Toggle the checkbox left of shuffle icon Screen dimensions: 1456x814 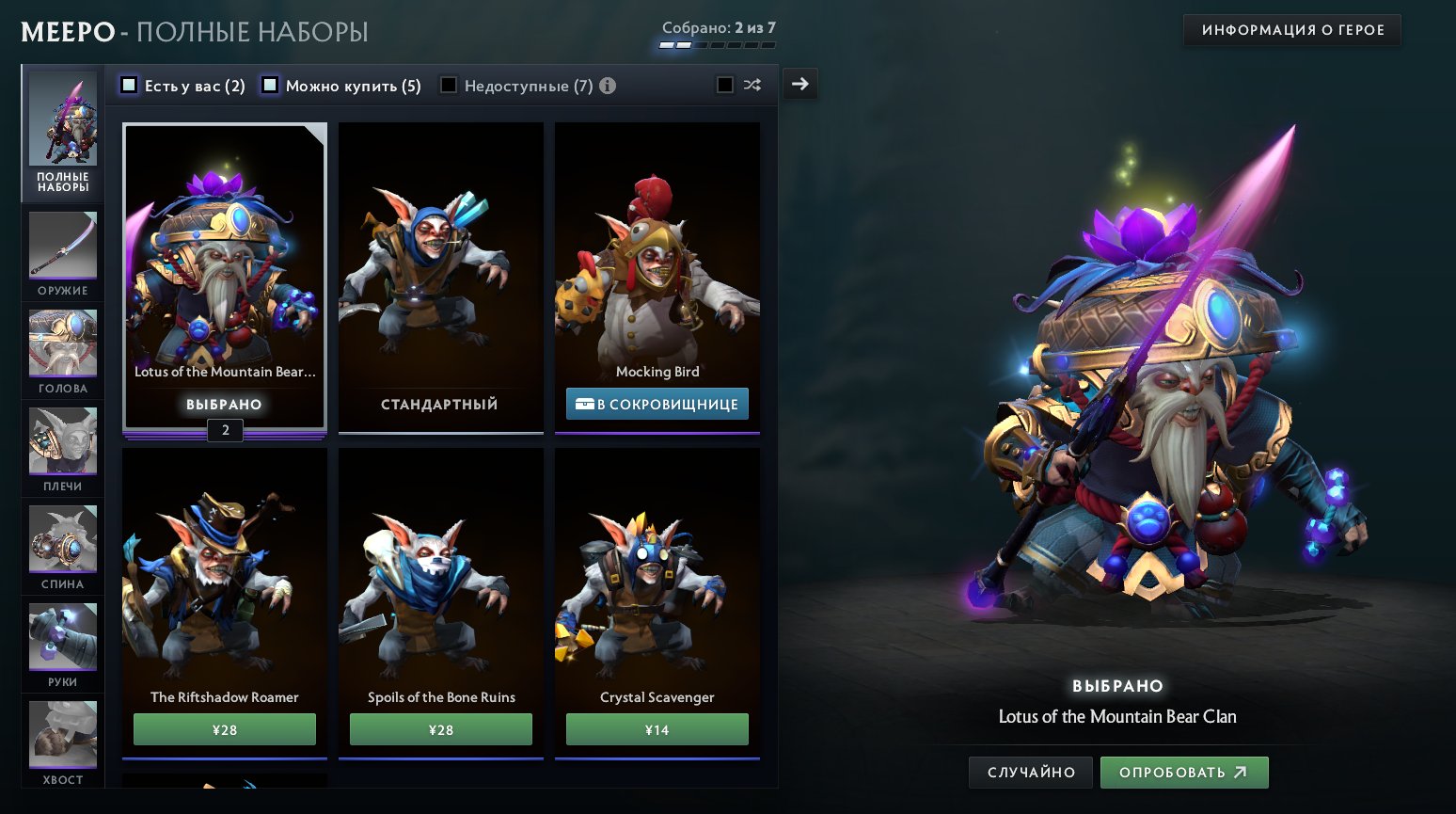click(x=723, y=85)
